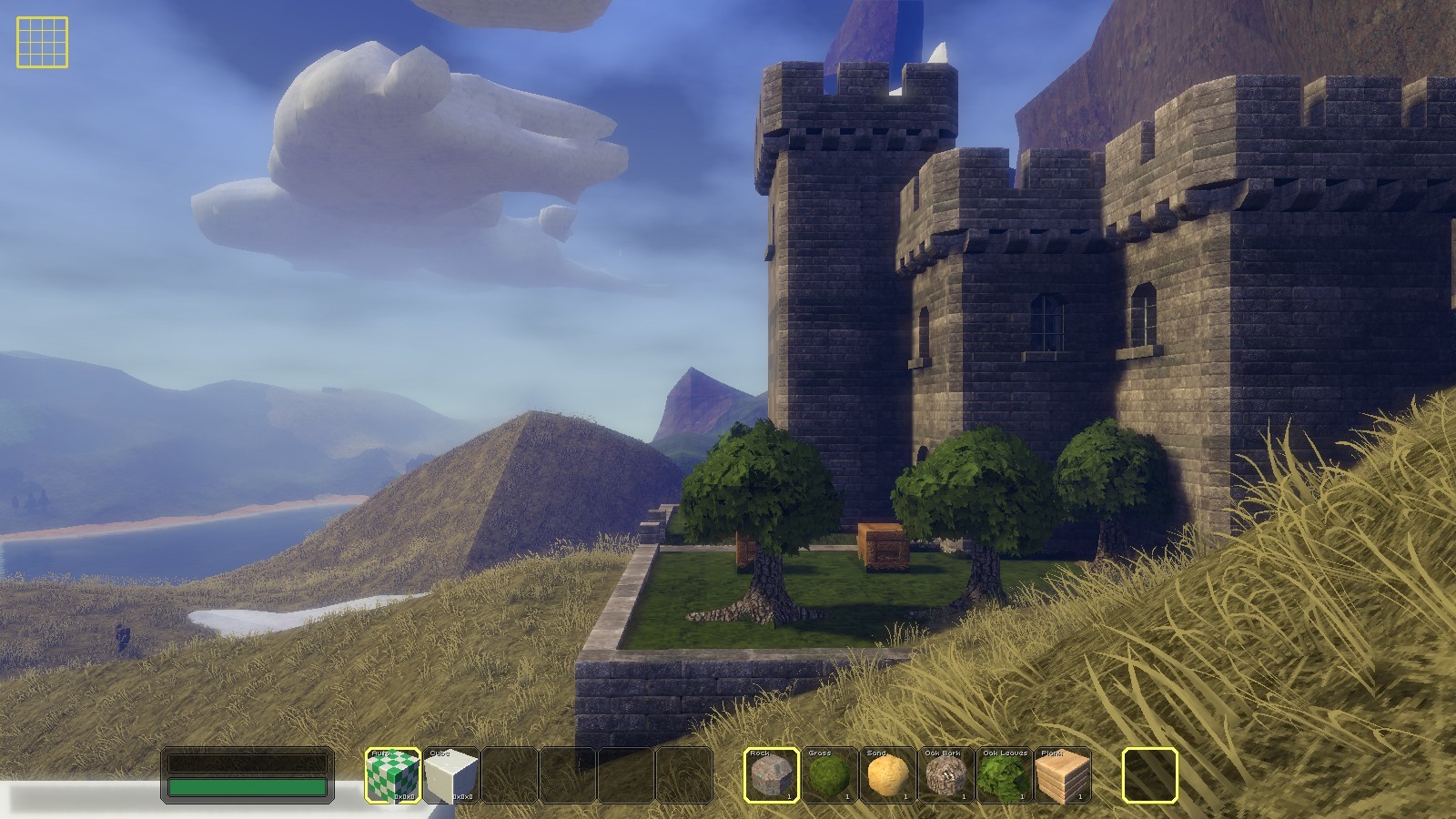Choose the Sand material slot

click(888, 775)
